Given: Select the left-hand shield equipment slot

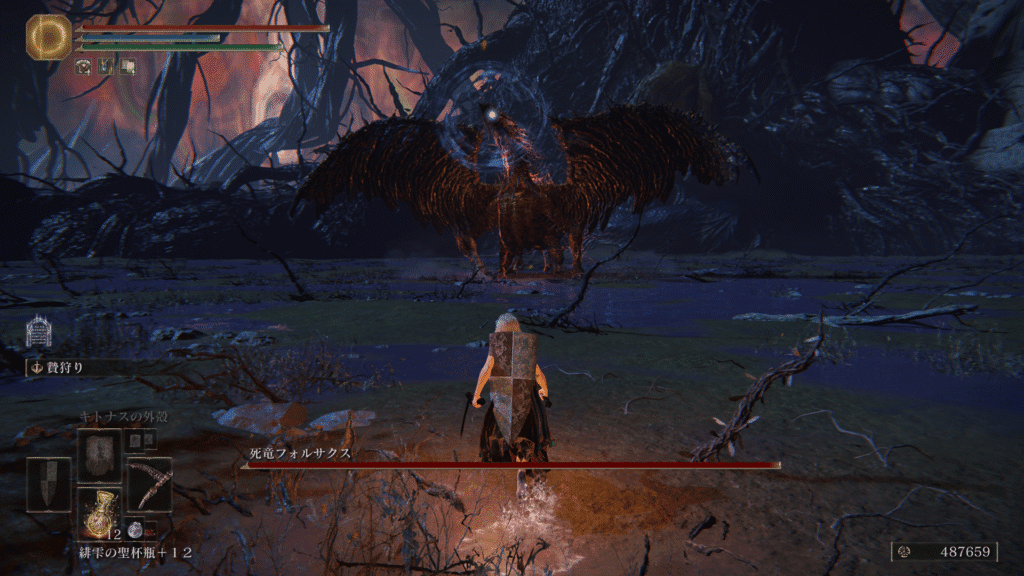Looking at the screenshot, I should pos(48,484).
